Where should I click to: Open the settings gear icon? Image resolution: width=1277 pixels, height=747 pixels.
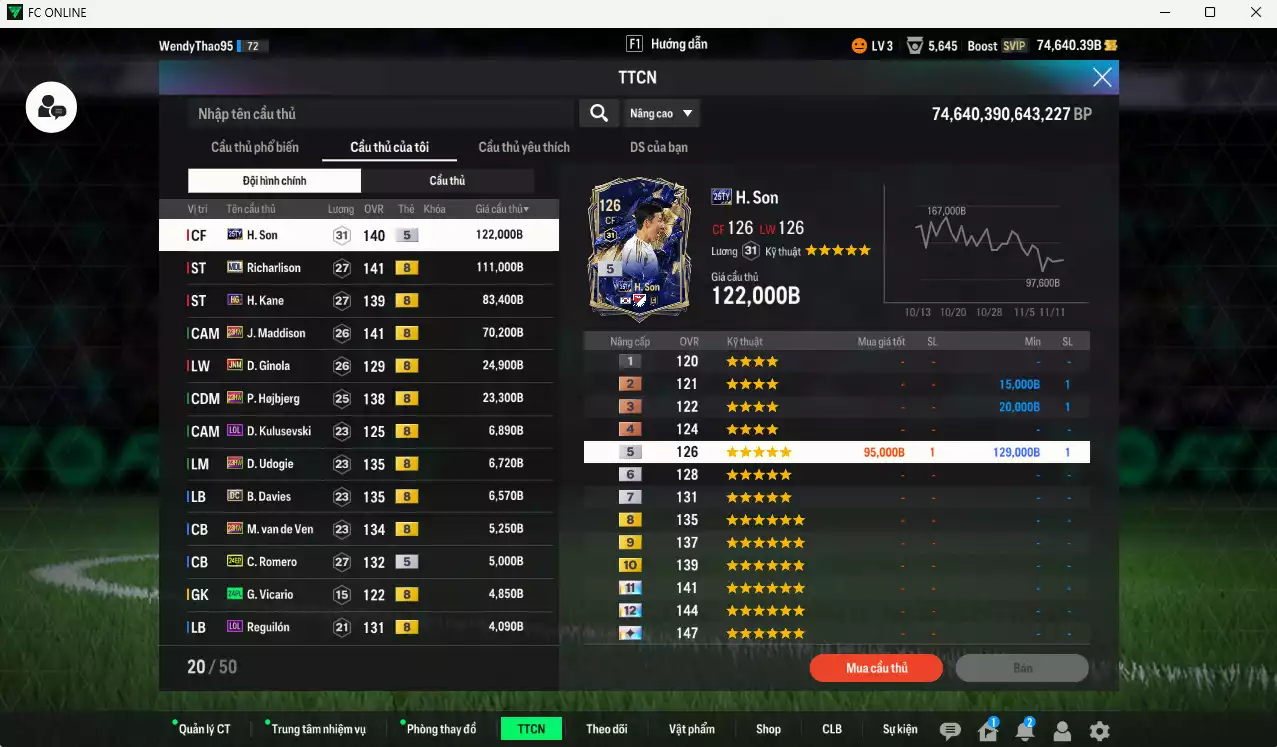1099,731
